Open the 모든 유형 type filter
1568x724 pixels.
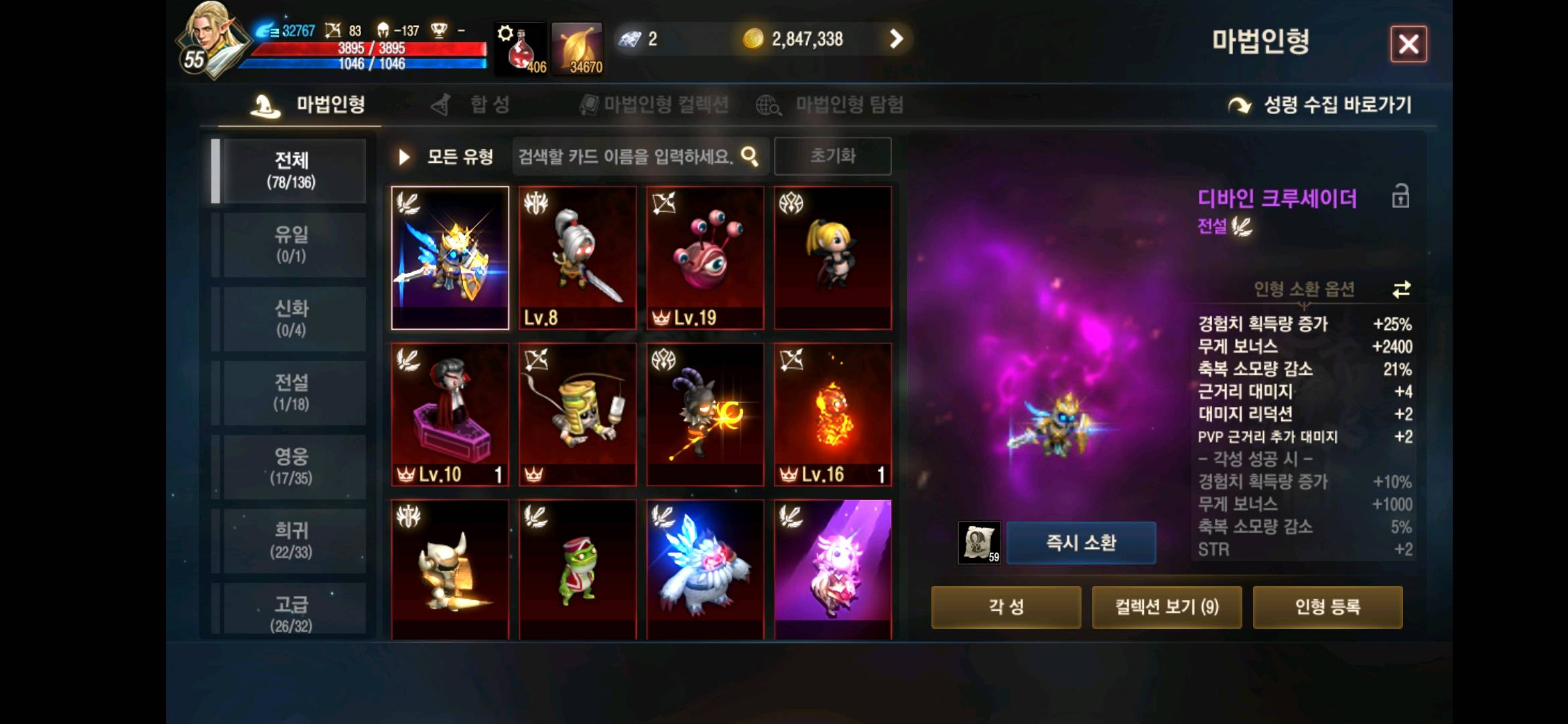pyautogui.click(x=459, y=156)
